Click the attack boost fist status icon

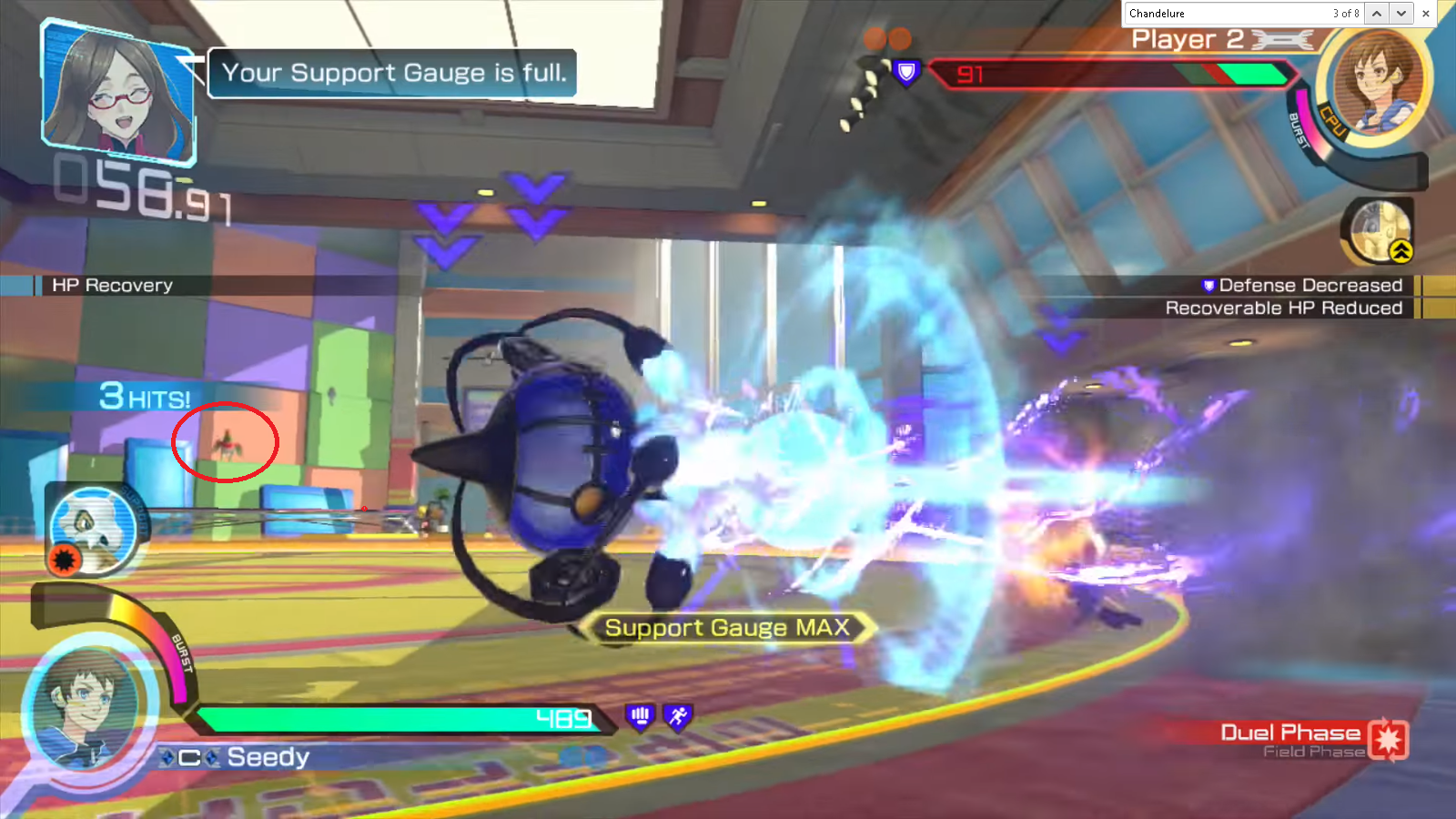(641, 717)
